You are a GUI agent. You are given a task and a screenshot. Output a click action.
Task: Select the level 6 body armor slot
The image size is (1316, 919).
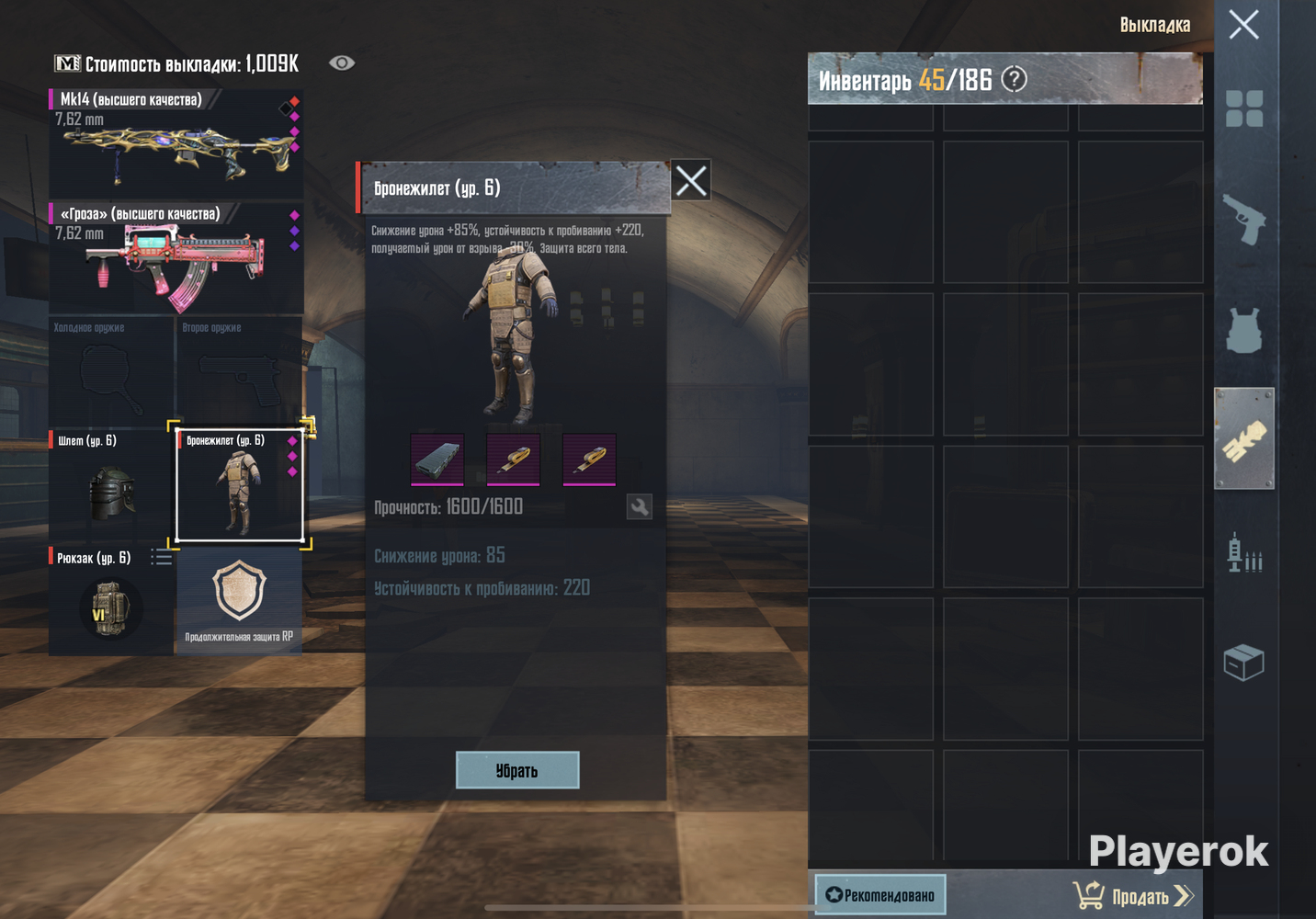click(x=239, y=484)
